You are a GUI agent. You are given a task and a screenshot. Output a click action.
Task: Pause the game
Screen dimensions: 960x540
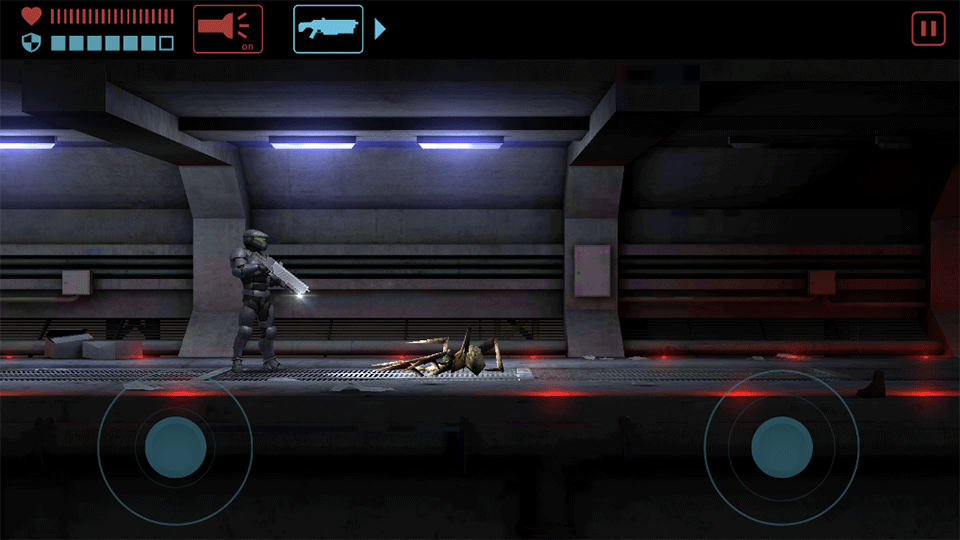point(928,29)
